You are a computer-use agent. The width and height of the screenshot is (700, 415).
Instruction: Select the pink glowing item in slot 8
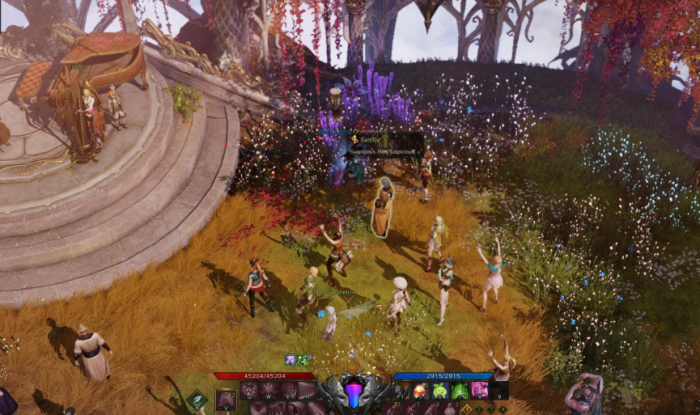tap(479, 390)
